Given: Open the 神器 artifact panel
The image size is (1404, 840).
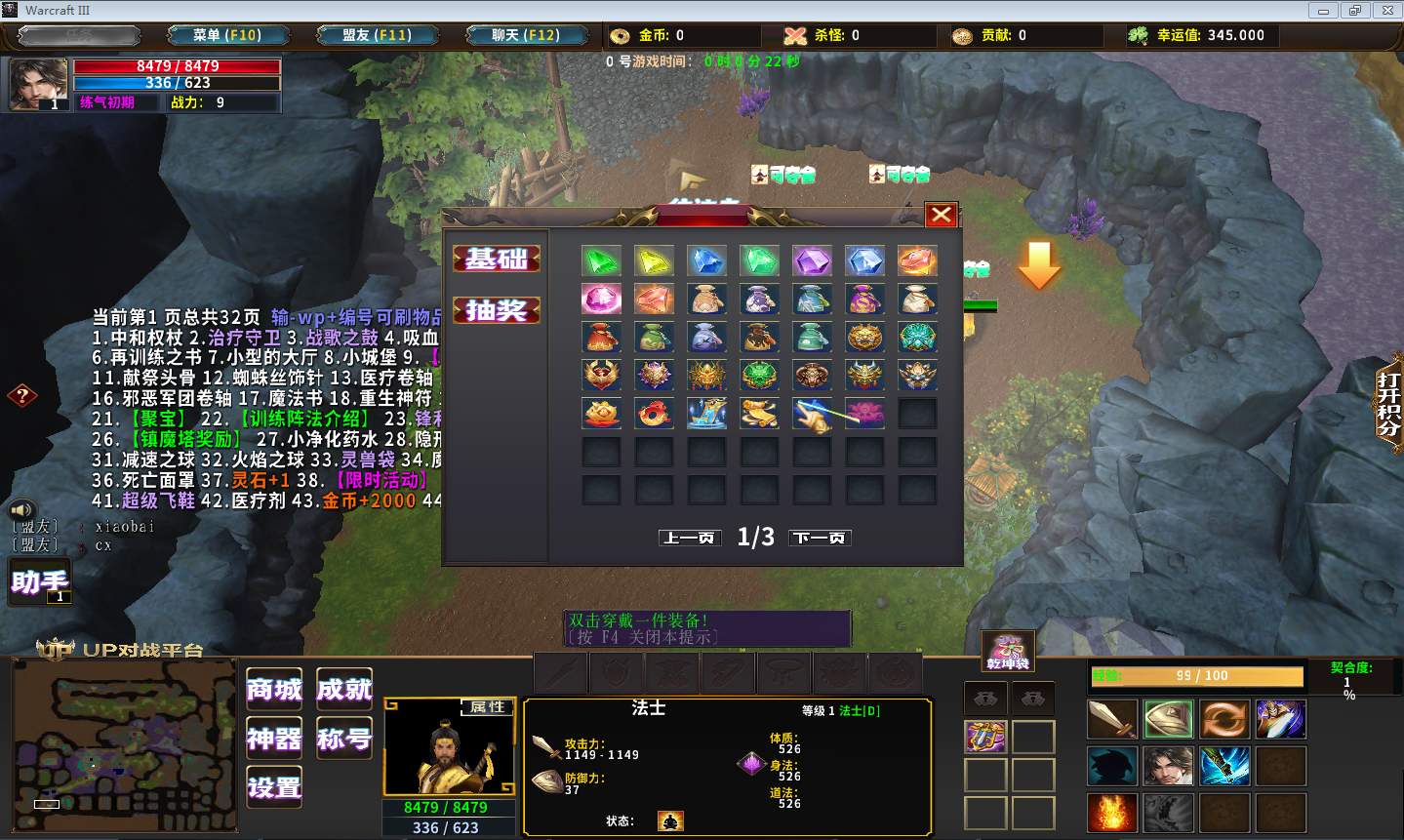Looking at the screenshot, I should point(274,739).
